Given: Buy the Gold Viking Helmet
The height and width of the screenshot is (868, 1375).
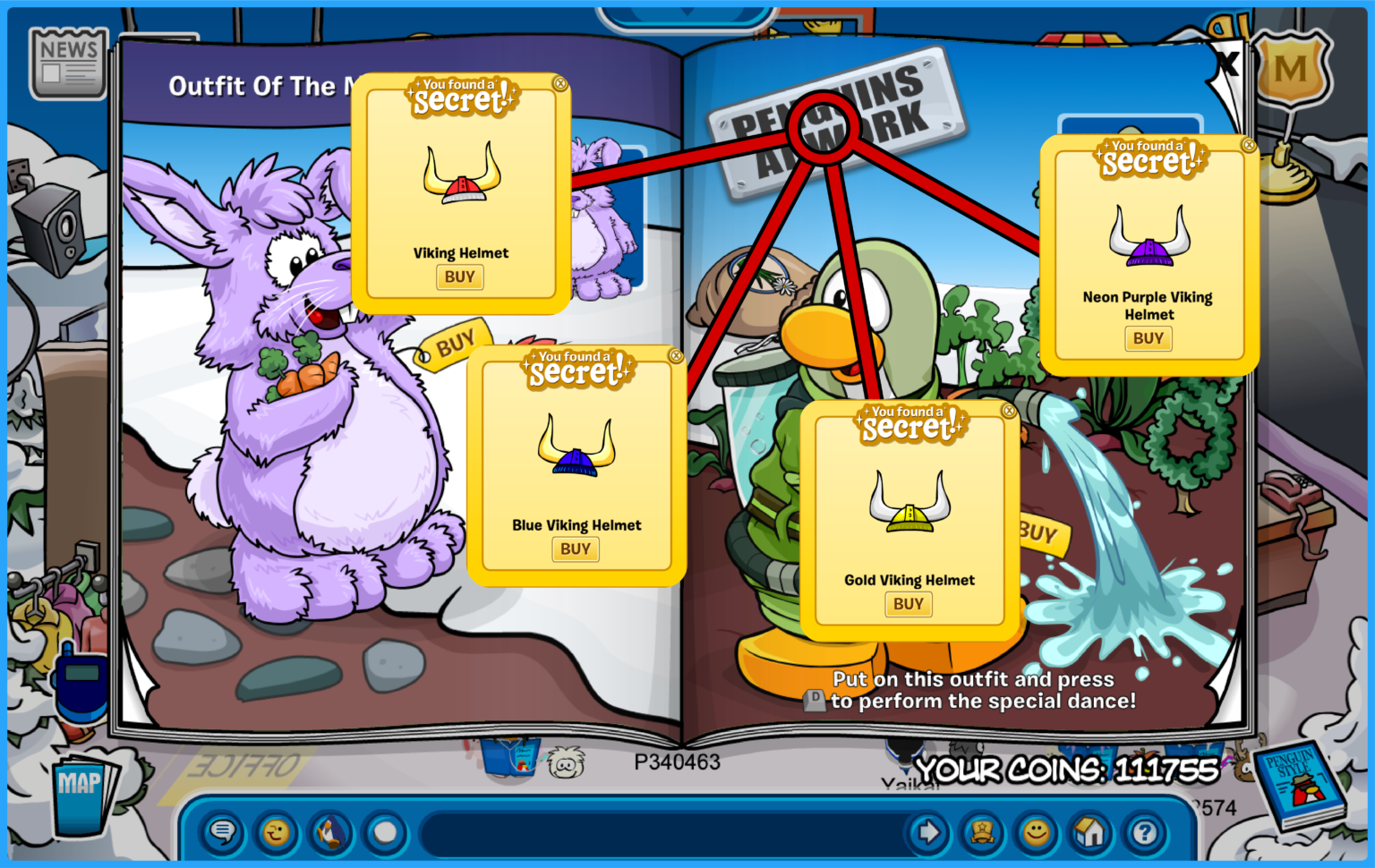Looking at the screenshot, I should 909,604.
